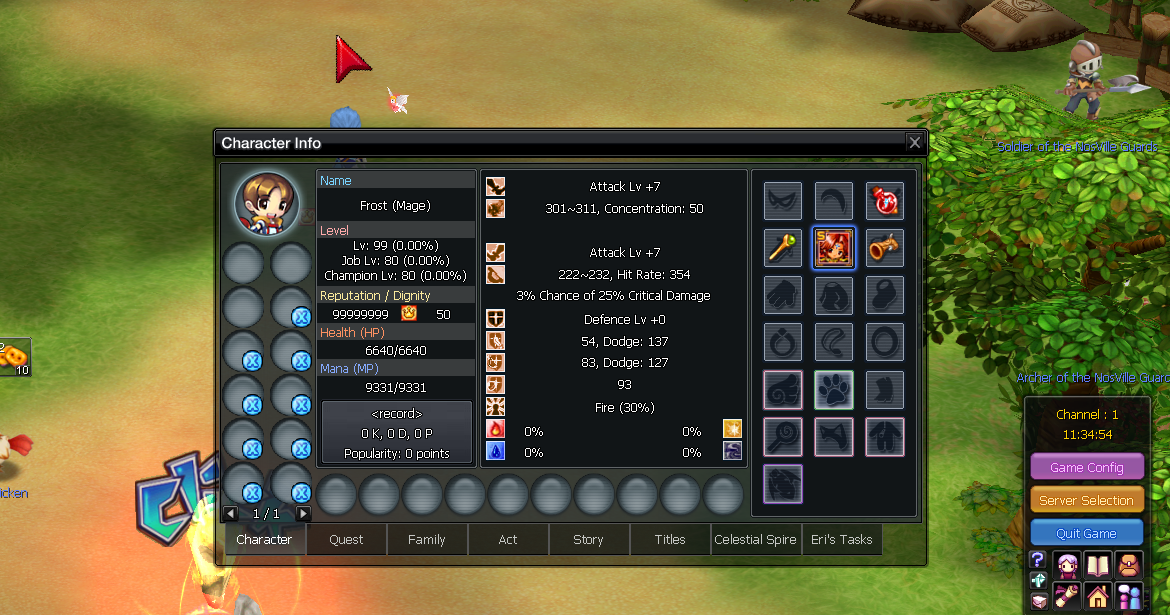This screenshot has height=615, width=1170.
Task: Click the blue question mark help icon
Action: [x=1038, y=560]
